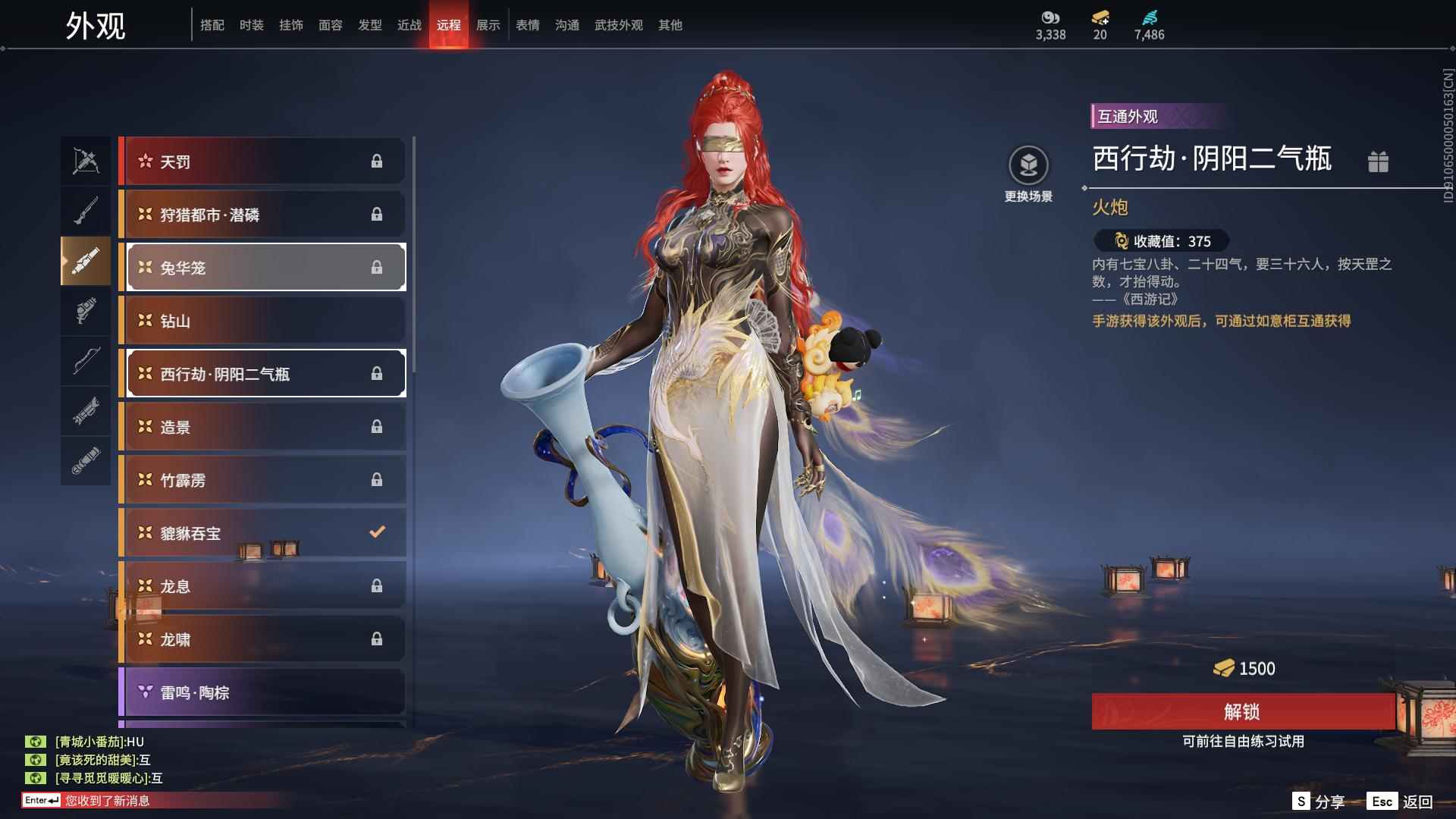Viewport: 1456px width, 819px height.
Task: Click the gift icon beside skin title
Action: tap(1378, 162)
